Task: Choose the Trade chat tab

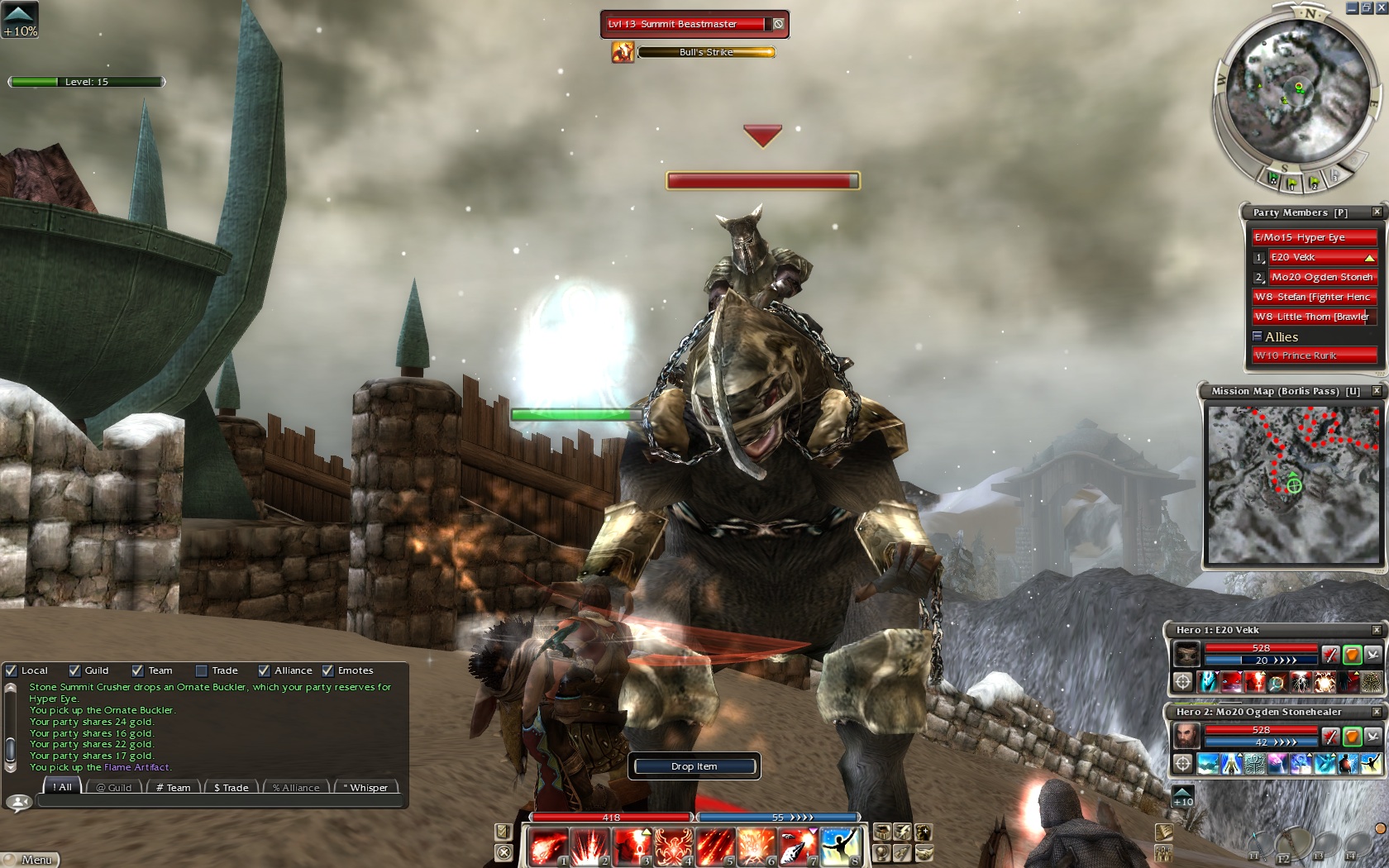Action: 231,788
